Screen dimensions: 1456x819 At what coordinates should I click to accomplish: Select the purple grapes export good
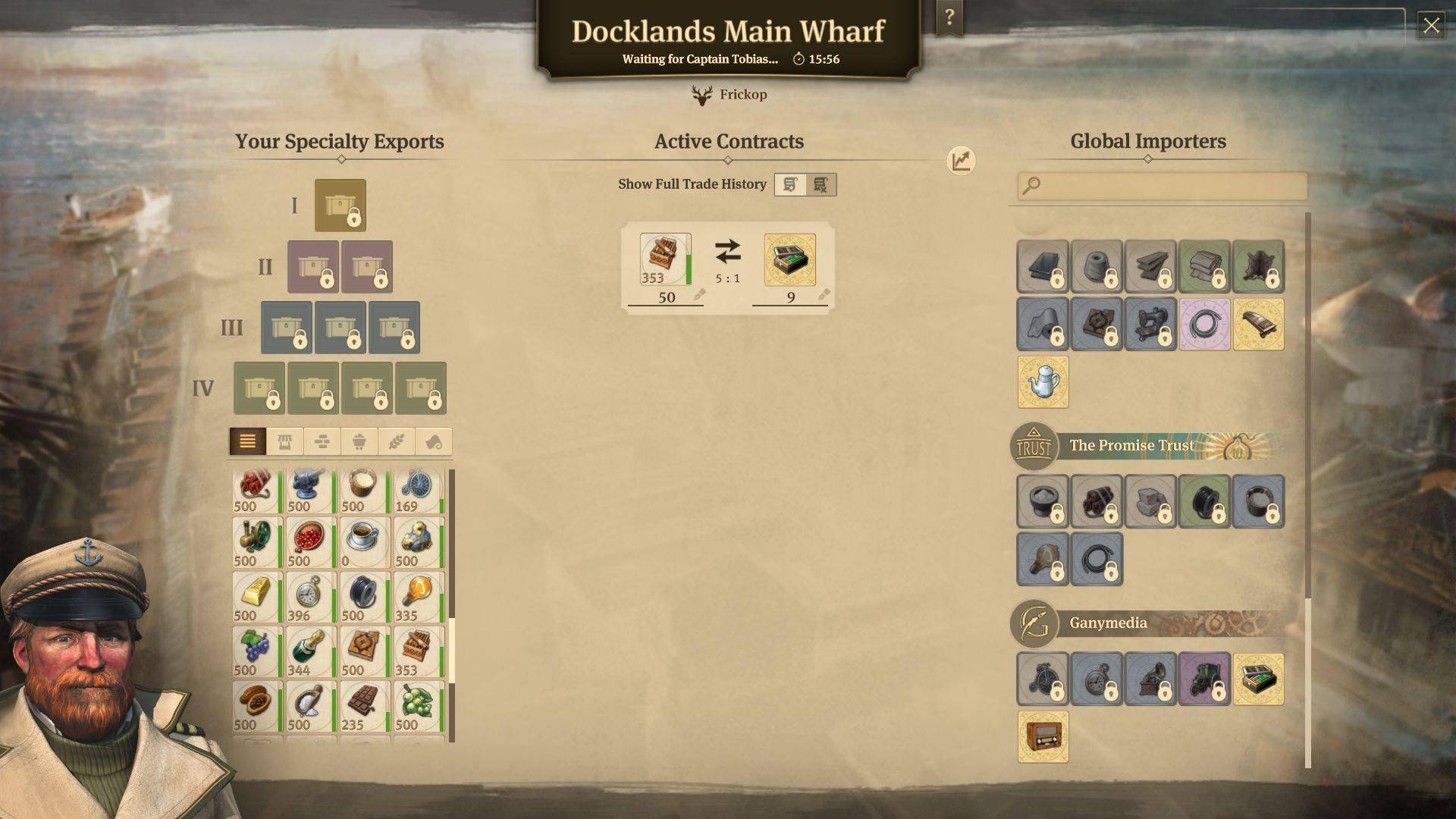click(x=256, y=651)
